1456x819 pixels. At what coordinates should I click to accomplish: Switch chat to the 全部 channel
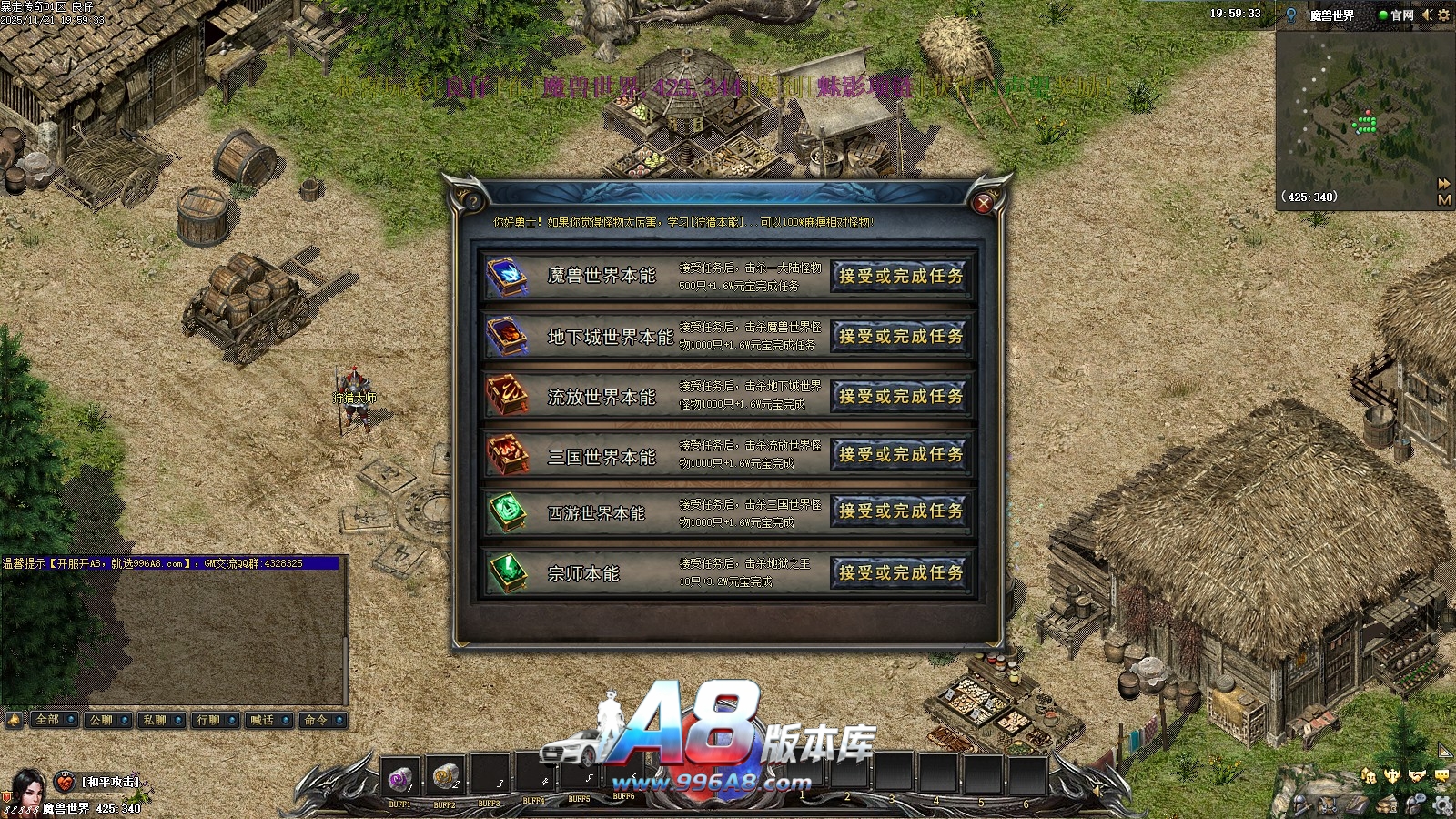53,720
